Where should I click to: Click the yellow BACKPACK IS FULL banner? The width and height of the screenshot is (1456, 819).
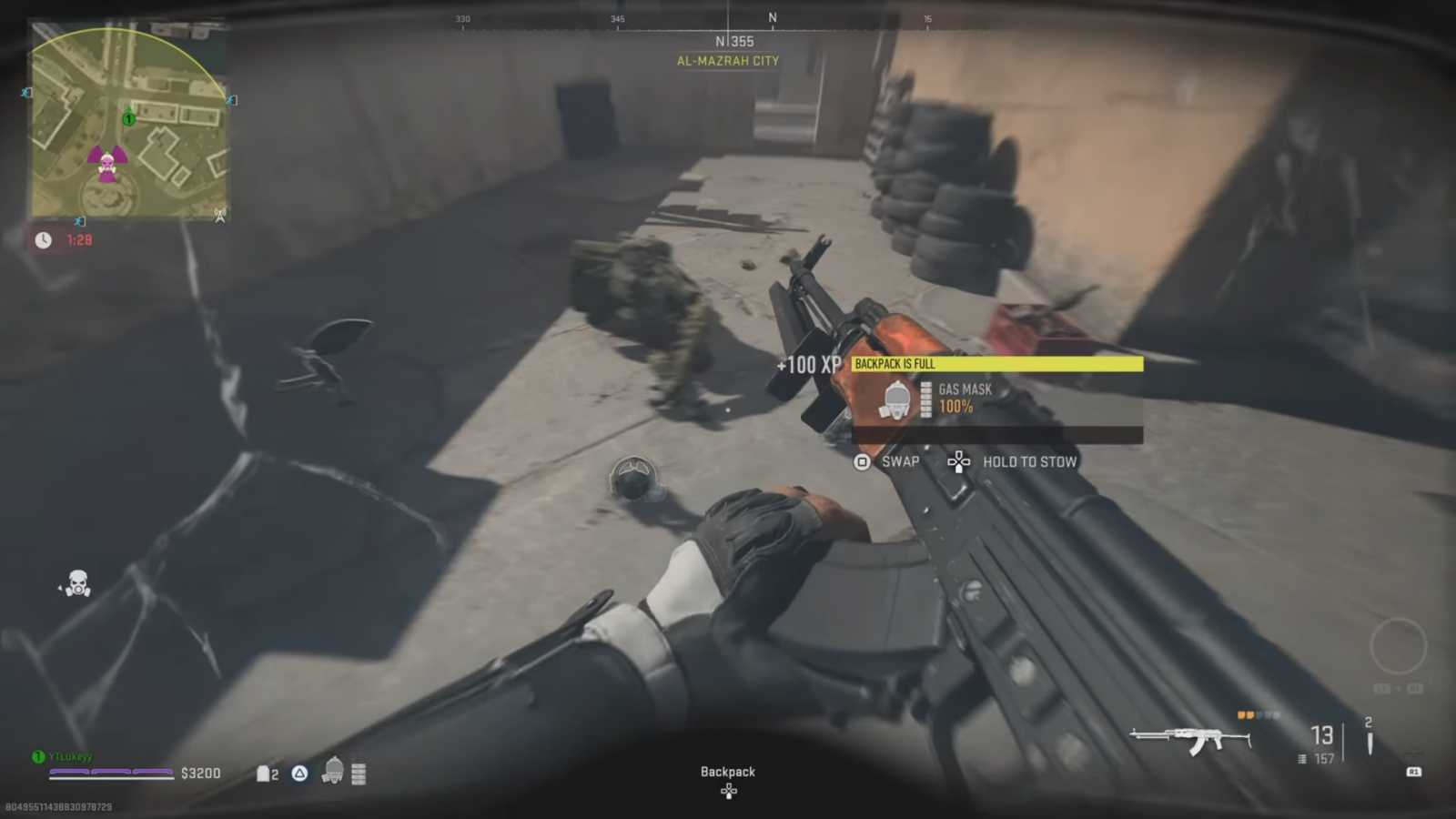pos(996,363)
